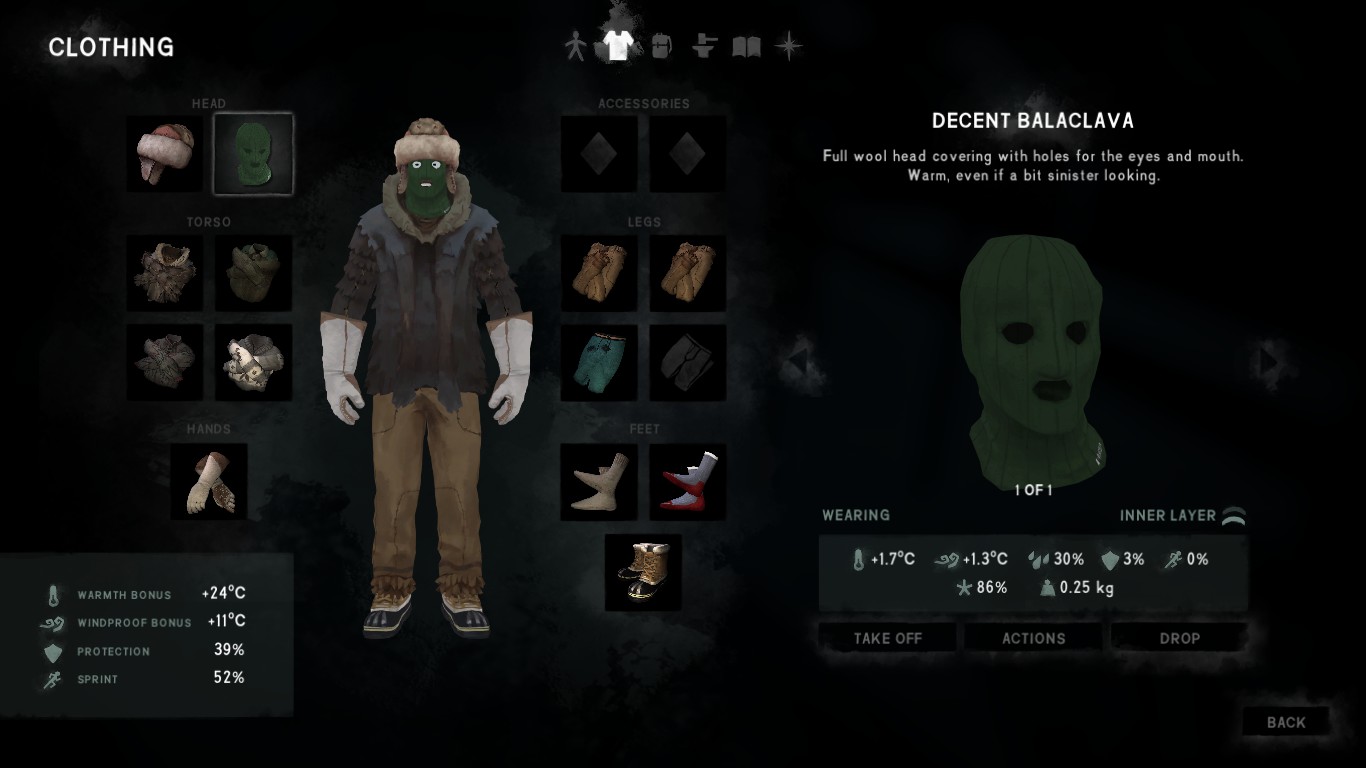Image resolution: width=1366 pixels, height=768 pixels.
Task: Open the compass star tab
Action: [789, 47]
